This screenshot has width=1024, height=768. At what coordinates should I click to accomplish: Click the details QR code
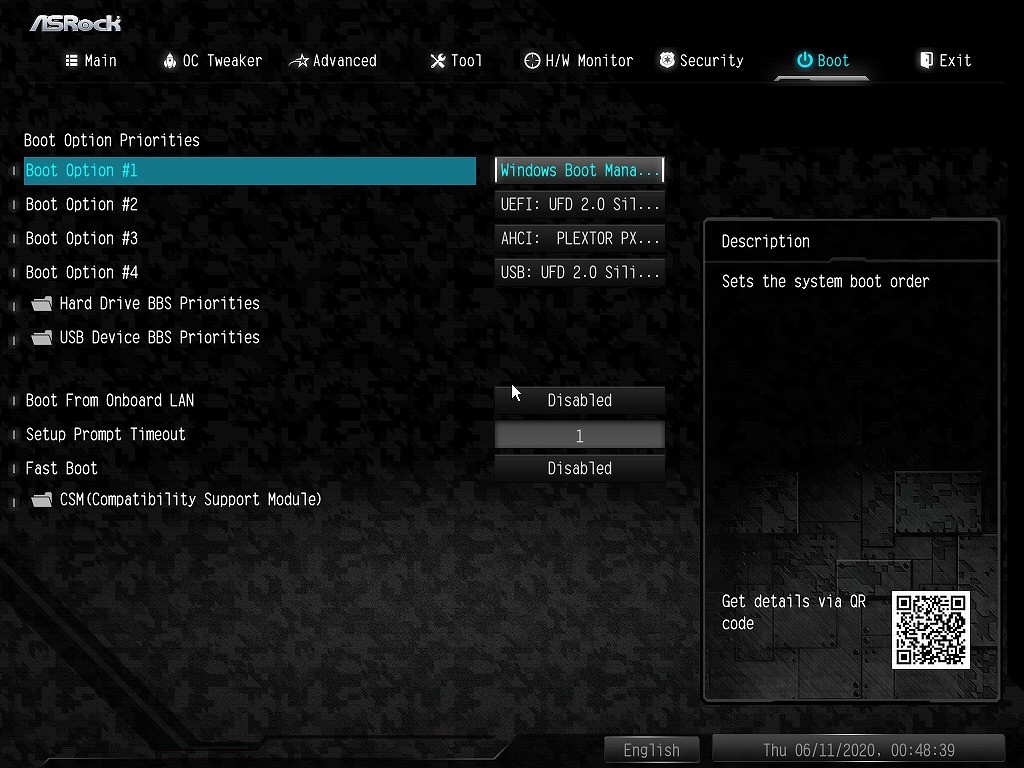pyautogui.click(x=931, y=630)
